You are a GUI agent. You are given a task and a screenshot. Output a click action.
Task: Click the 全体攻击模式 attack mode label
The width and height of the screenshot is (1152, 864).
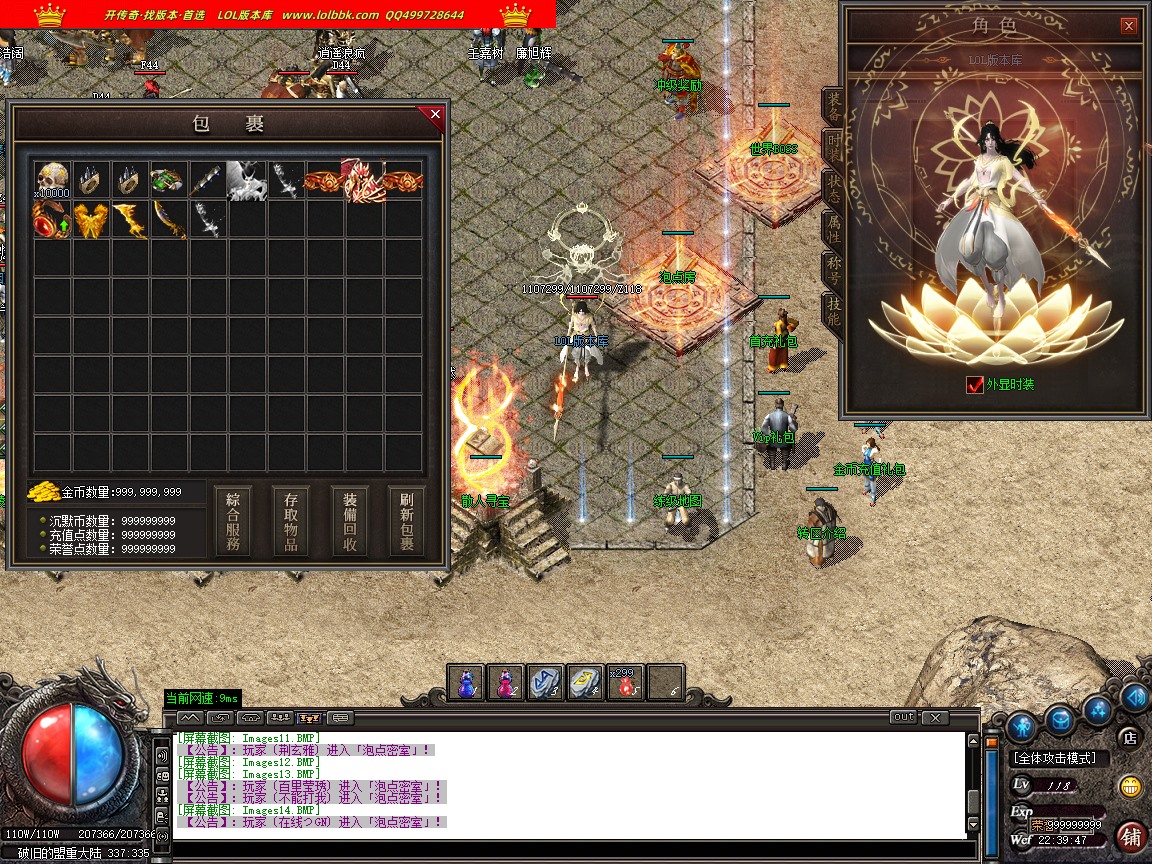click(1055, 759)
